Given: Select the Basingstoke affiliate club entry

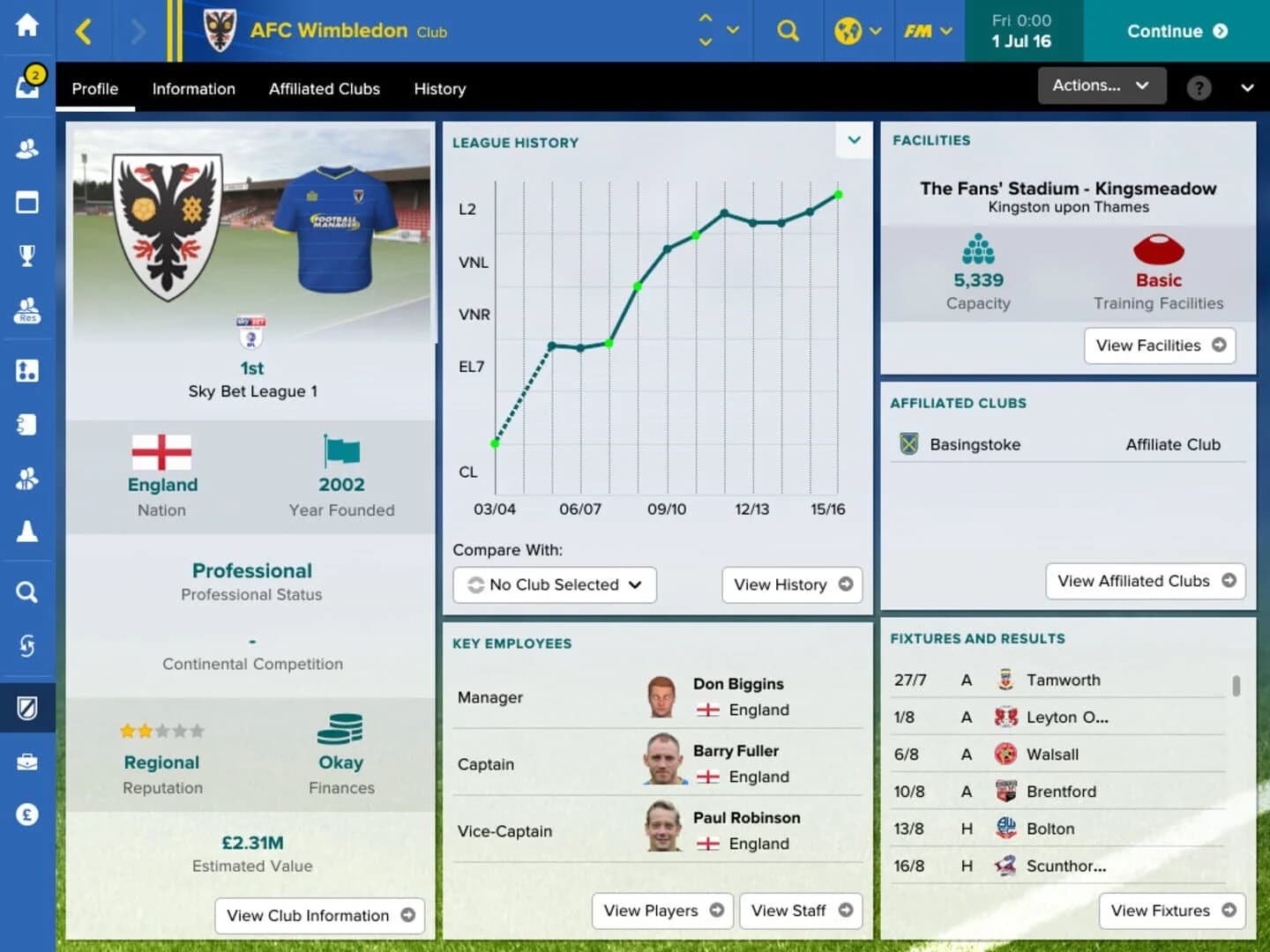Looking at the screenshot, I should (975, 444).
